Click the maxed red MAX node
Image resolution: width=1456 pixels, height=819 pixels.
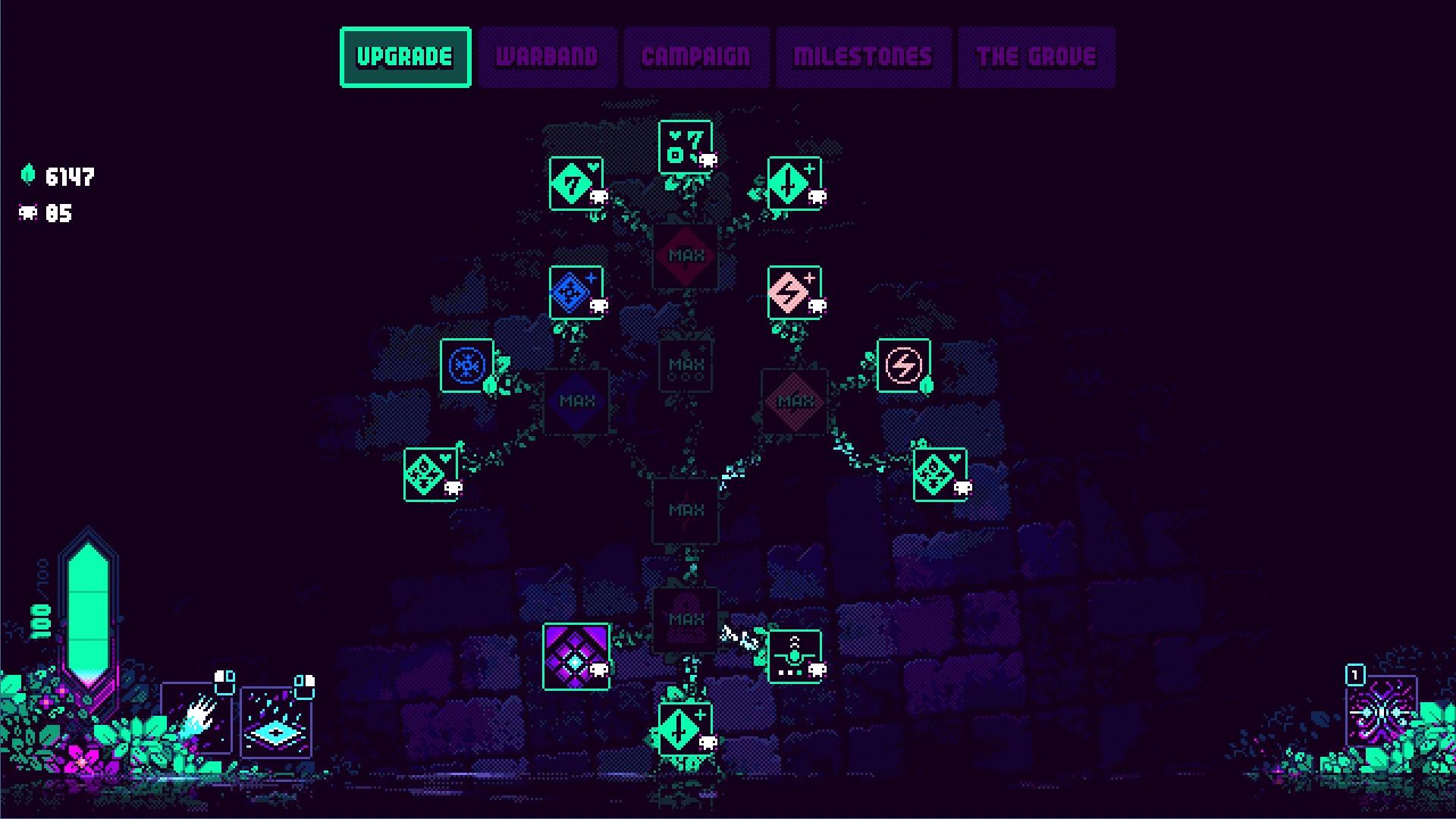point(685,254)
